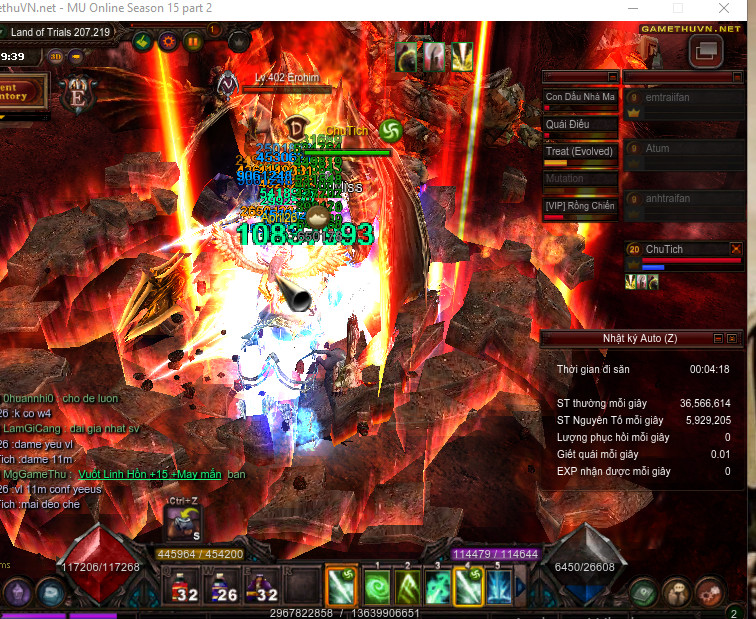
Task: Open the orange gear settings button
Action: 167,42
